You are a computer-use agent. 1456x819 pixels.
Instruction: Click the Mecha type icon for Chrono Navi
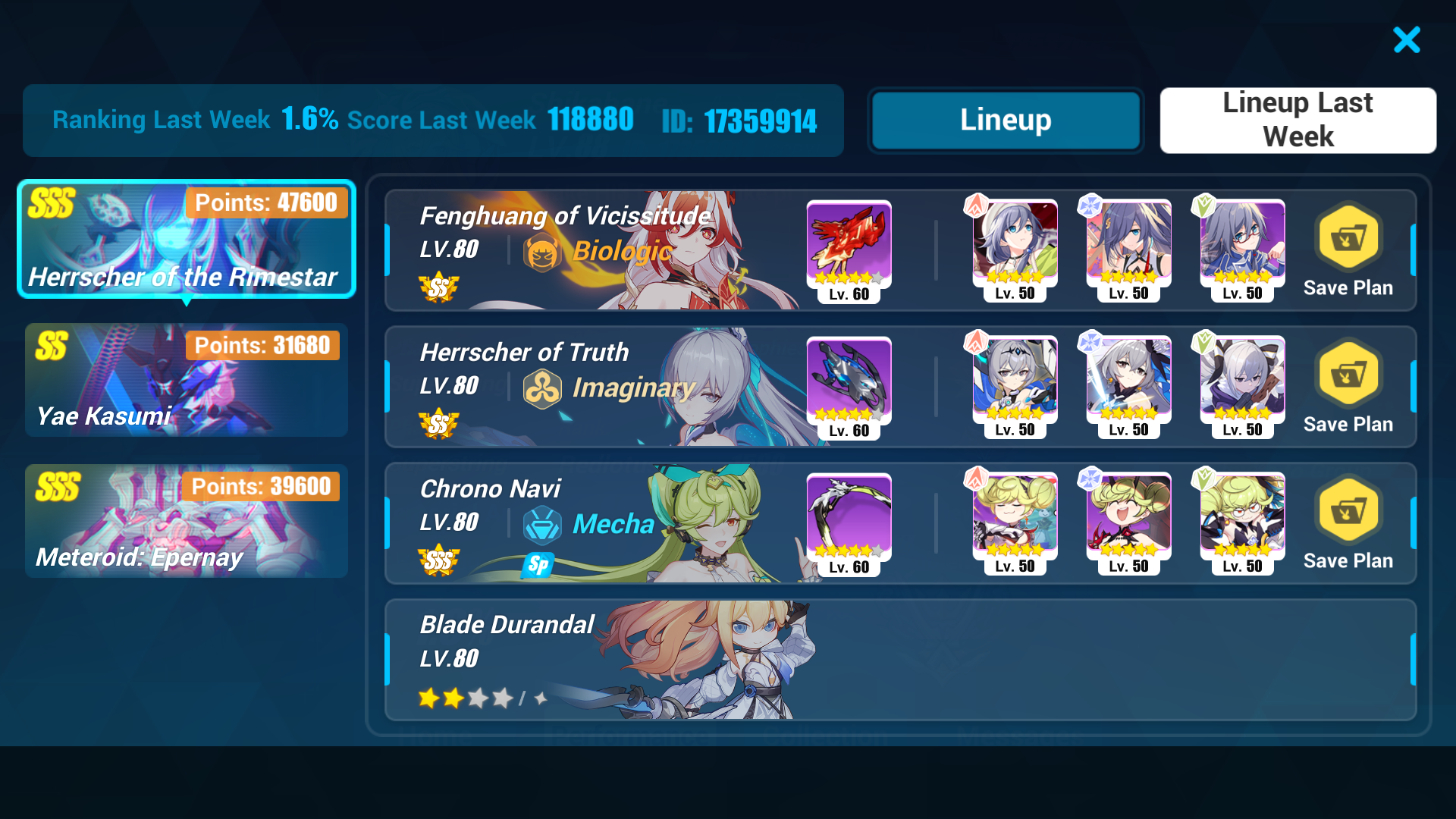click(543, 524)
